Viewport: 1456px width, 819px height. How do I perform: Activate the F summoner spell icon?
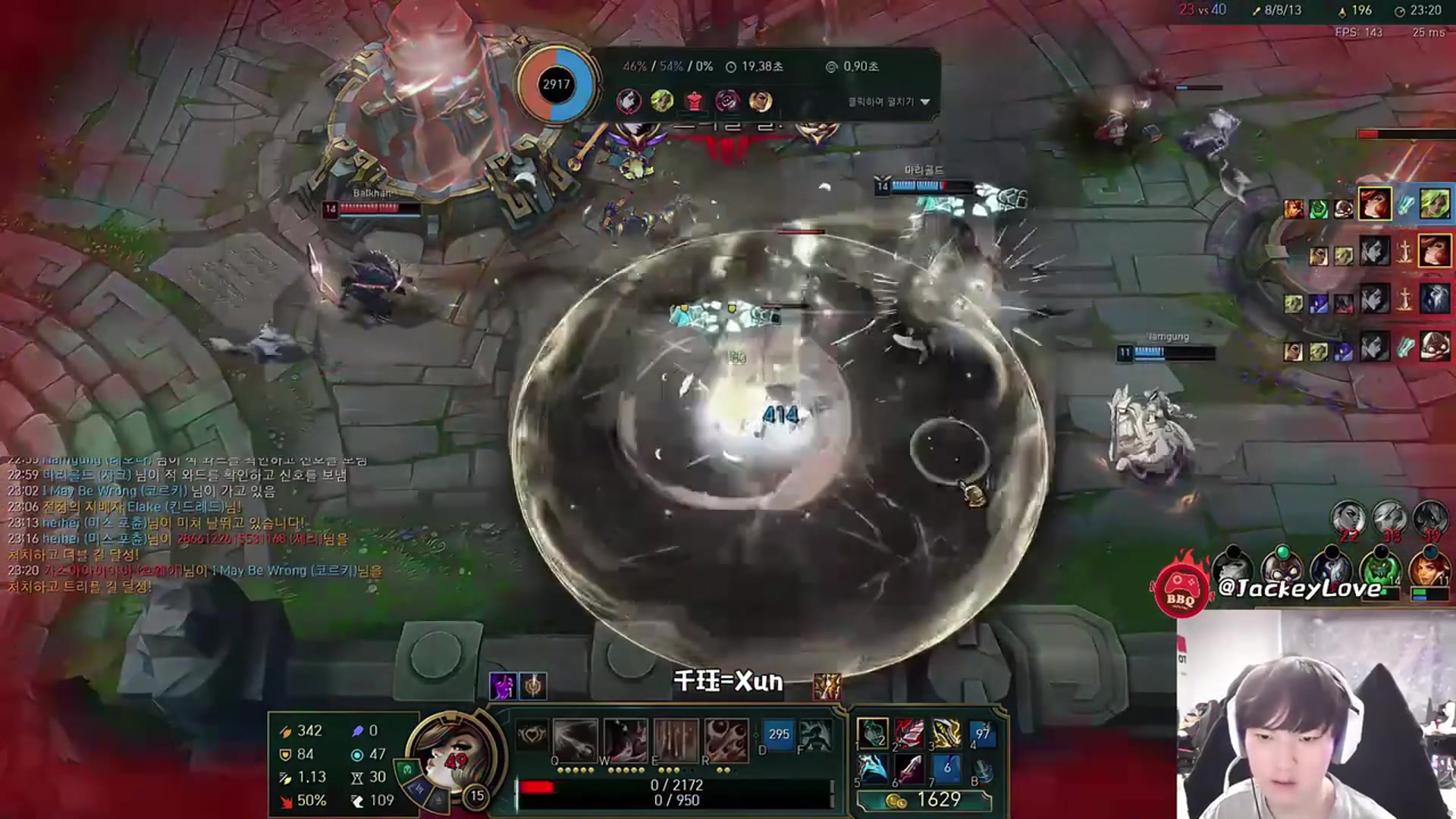point(814,734)
